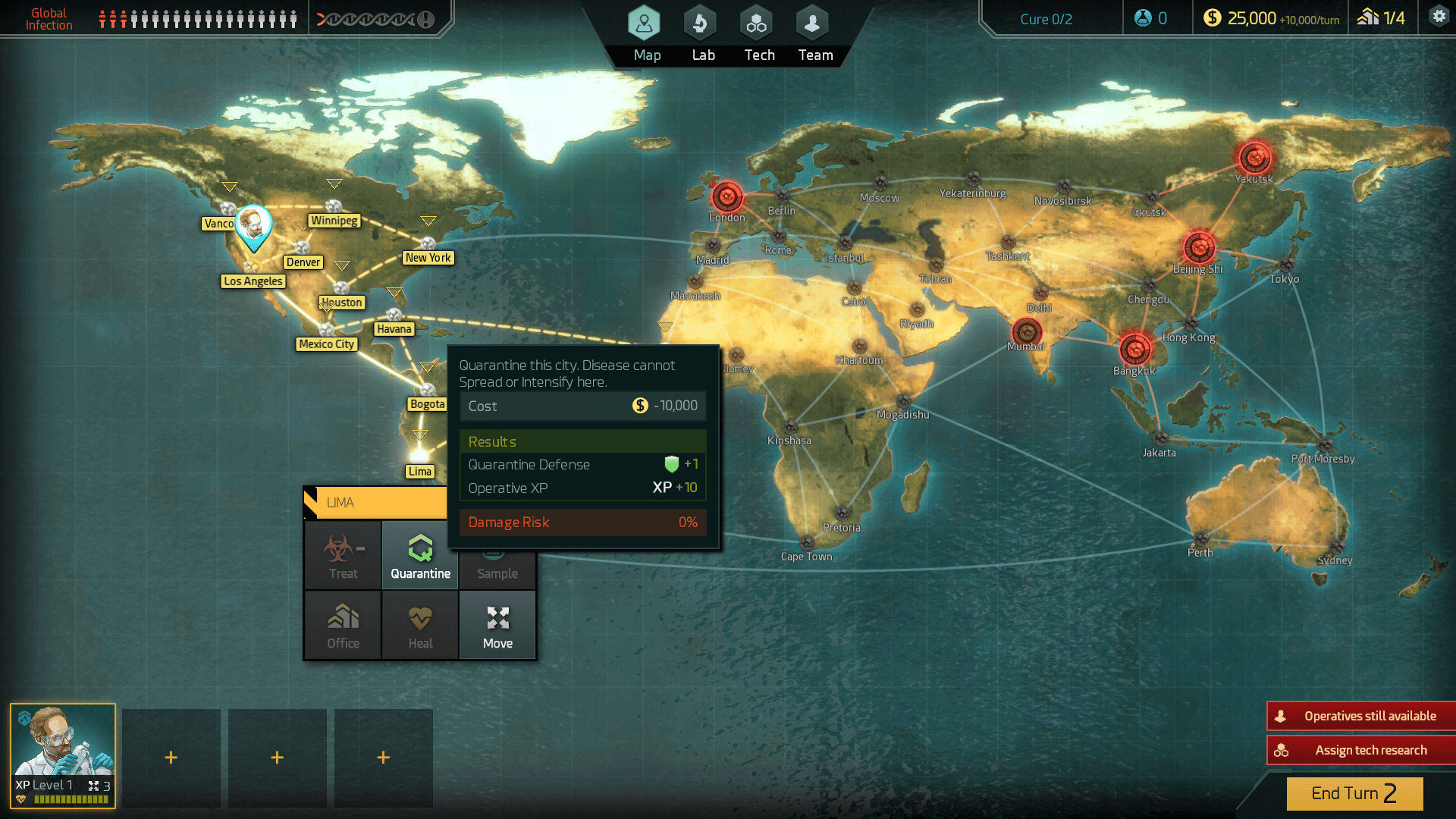Open the settings gear icon
1456x819 pixels.
(1439, 17)
